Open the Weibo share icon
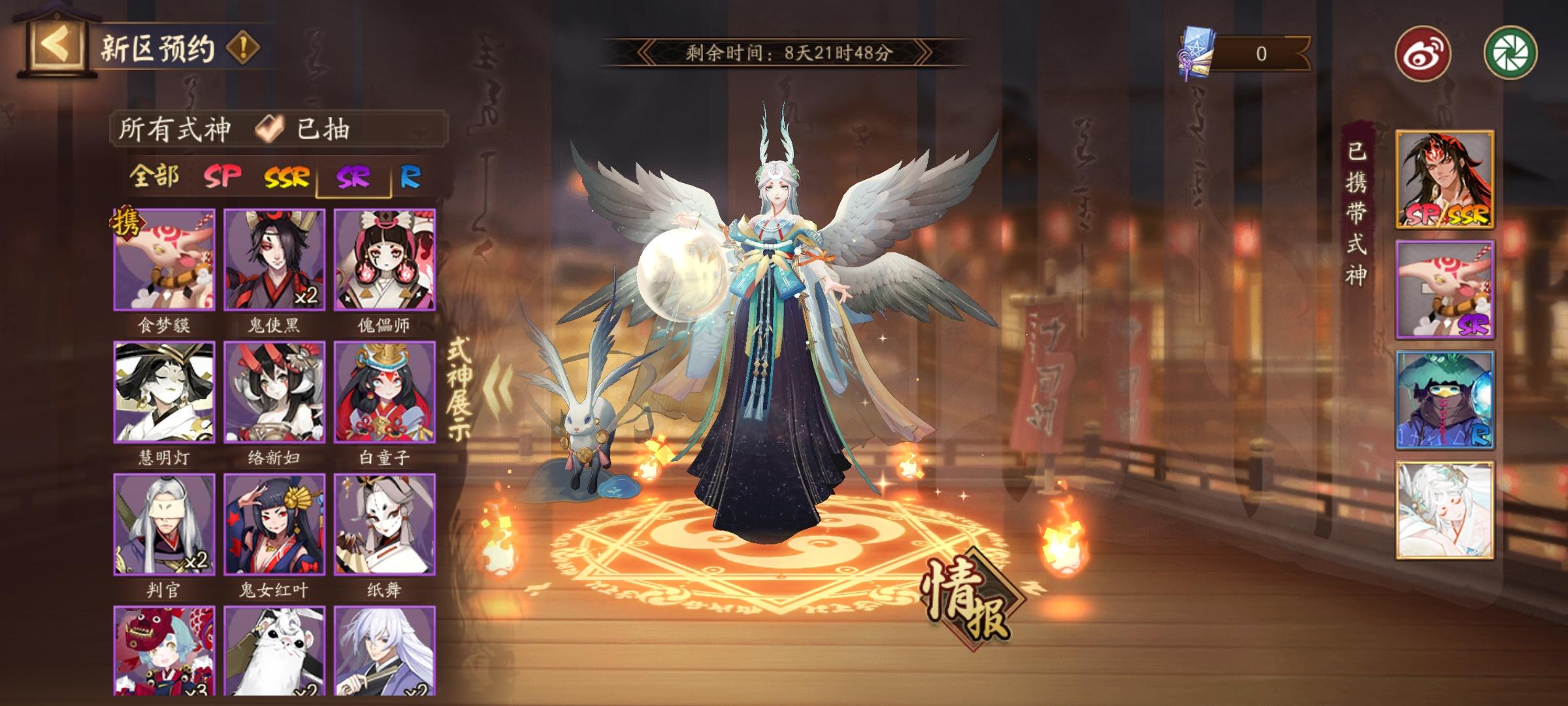This screenshot has height=706, width=1568. tap(1424, 52)
